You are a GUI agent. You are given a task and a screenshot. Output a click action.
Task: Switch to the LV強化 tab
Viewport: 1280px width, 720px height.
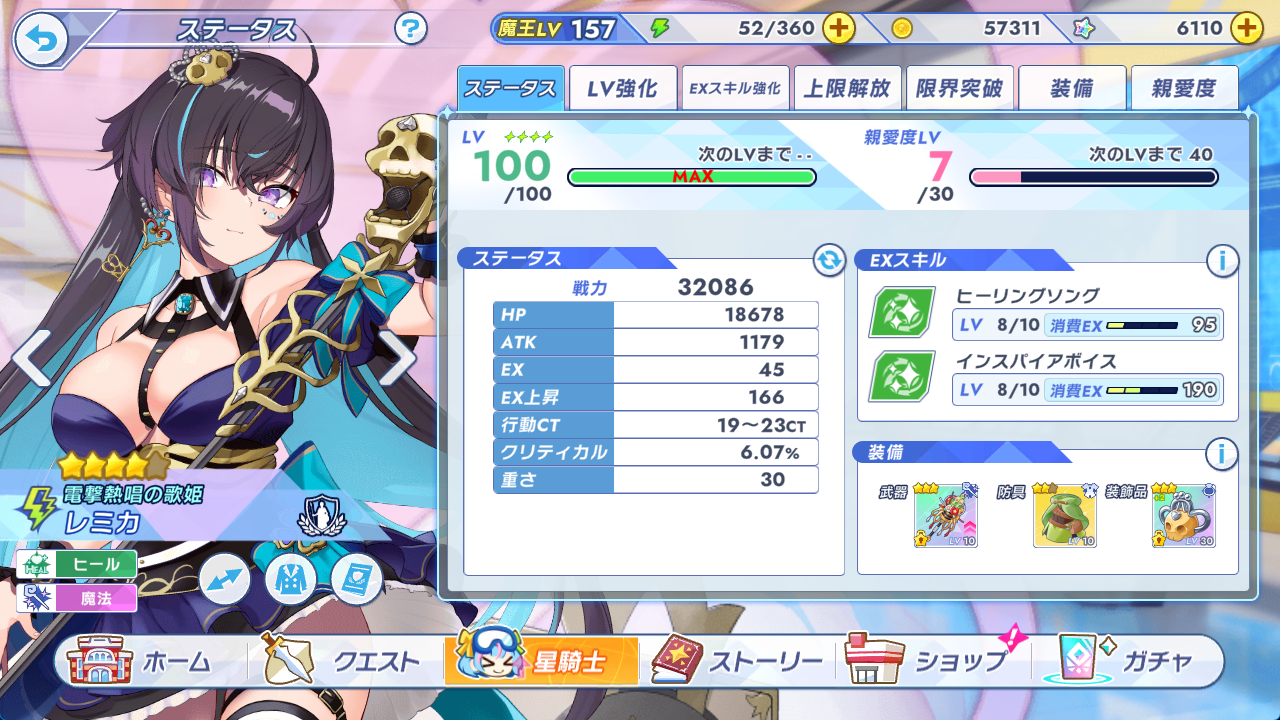622,89
